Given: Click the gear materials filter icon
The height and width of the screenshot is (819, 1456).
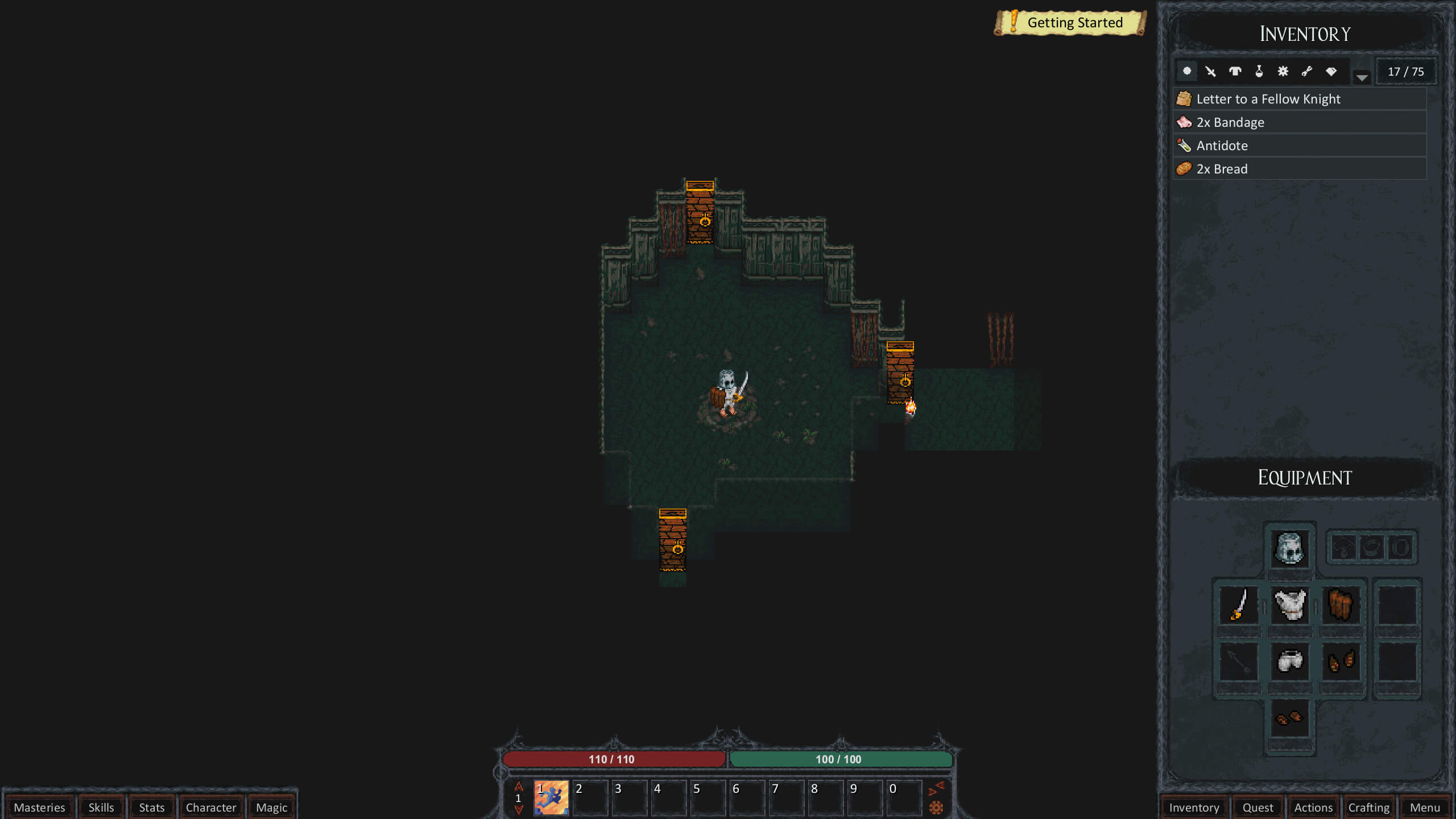Looking at the screenshot, I should (1282, 71).
